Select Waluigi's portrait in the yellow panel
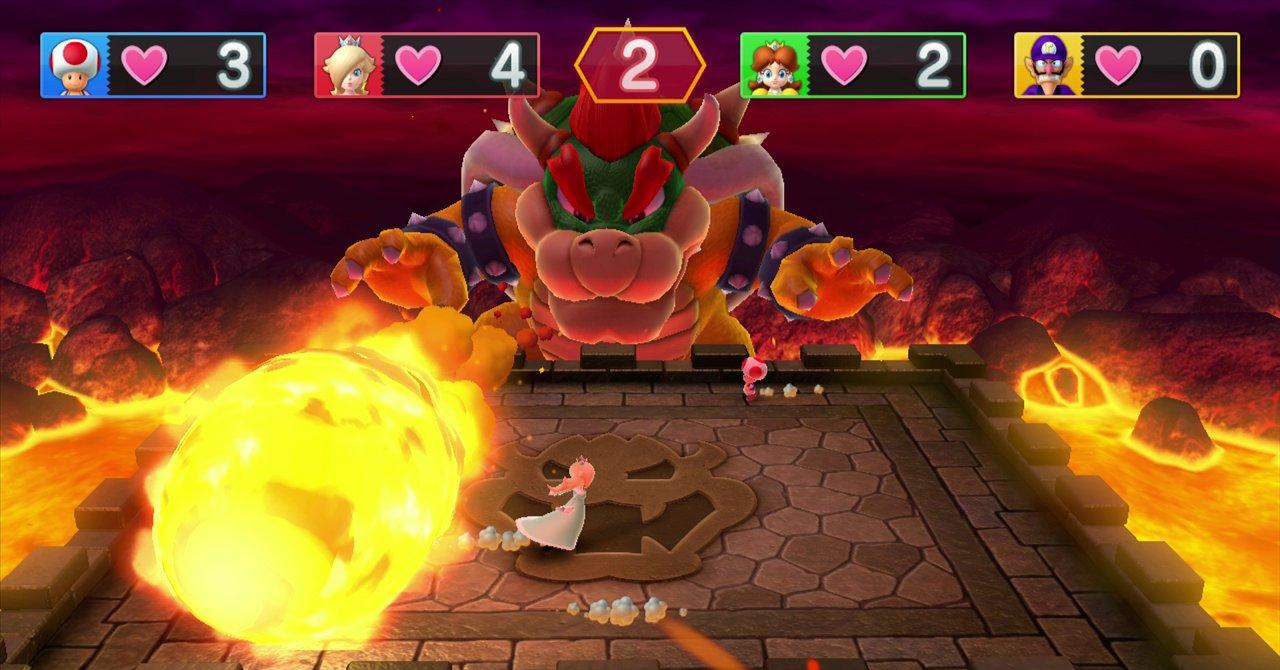1280x670 pixels. click(1048, 65)
